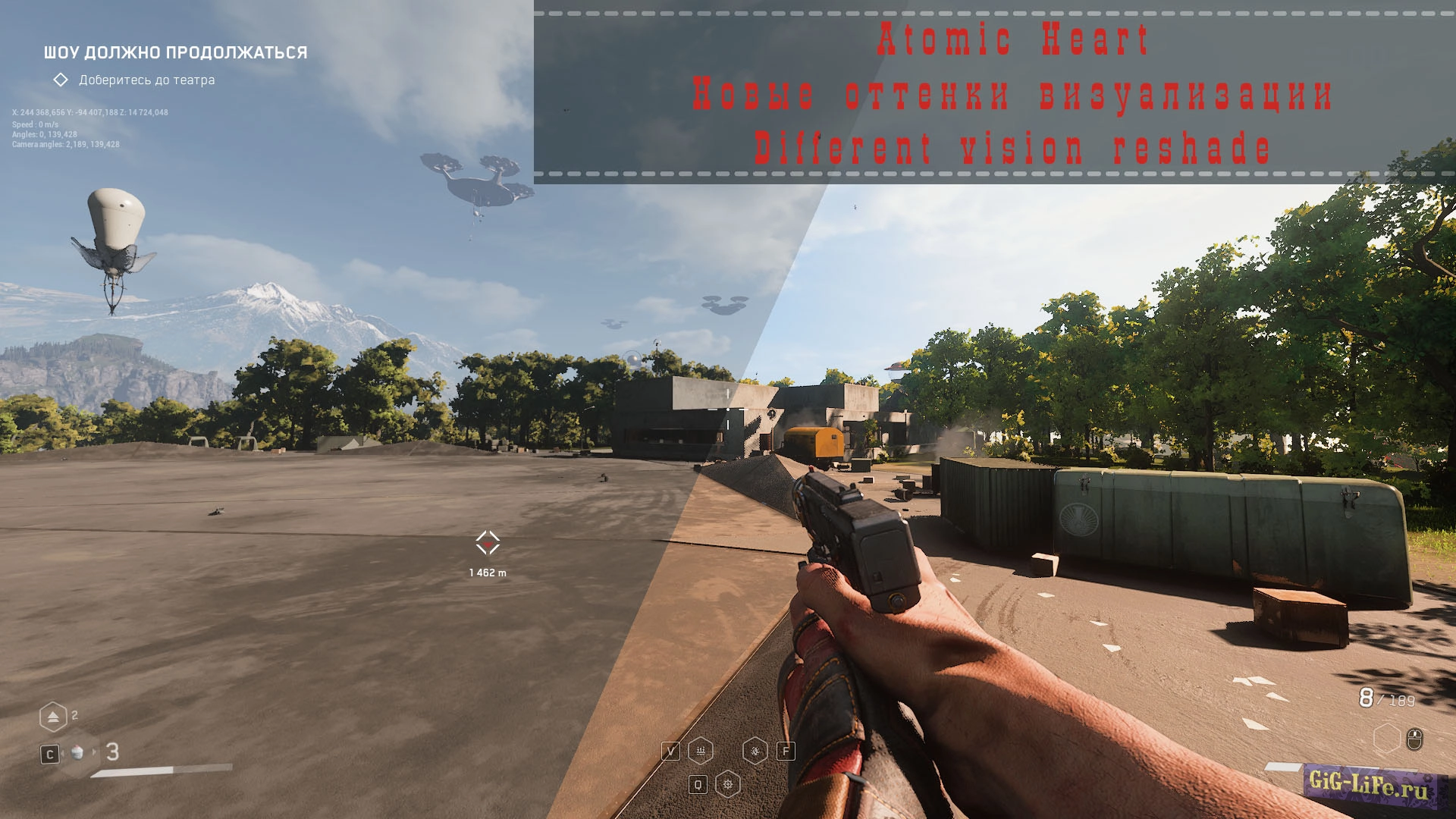Select the objective text Доберитесь до театра

(x=146, y=79)
